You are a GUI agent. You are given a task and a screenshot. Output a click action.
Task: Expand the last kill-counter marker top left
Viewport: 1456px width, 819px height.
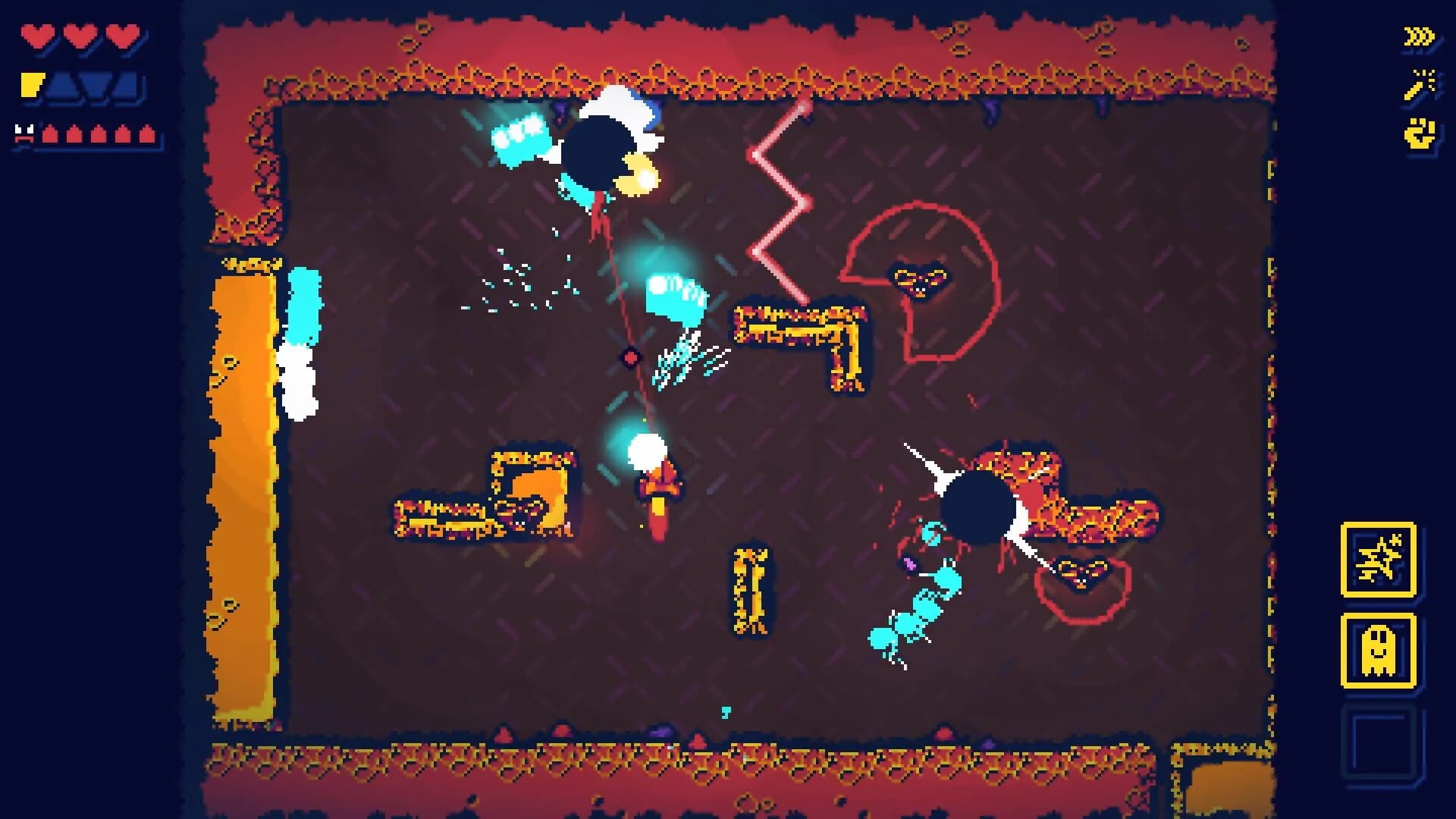pyautogui.click(x=146, y=134)
